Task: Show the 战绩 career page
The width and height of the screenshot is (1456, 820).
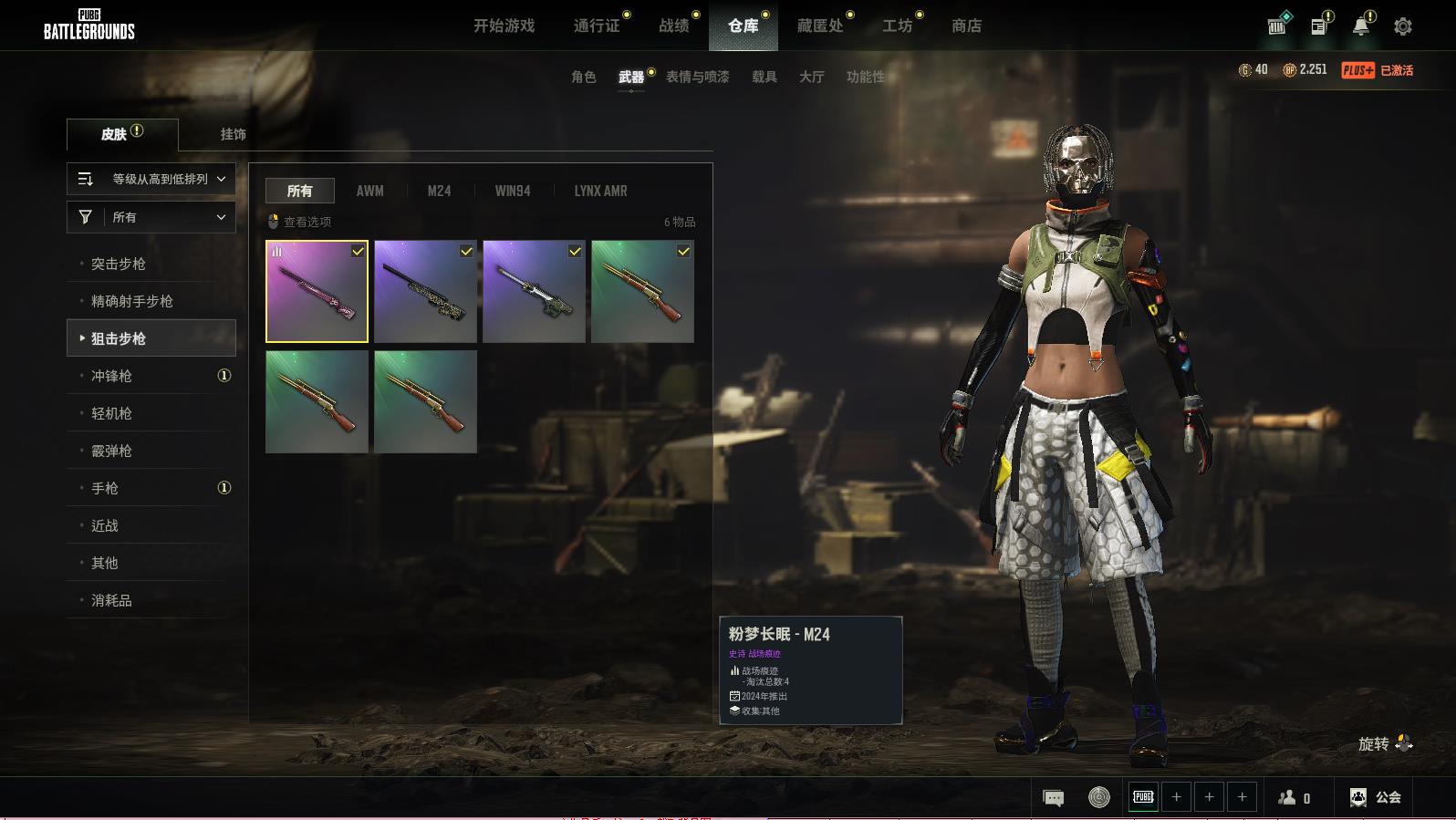Action: (x=674, y=26)
